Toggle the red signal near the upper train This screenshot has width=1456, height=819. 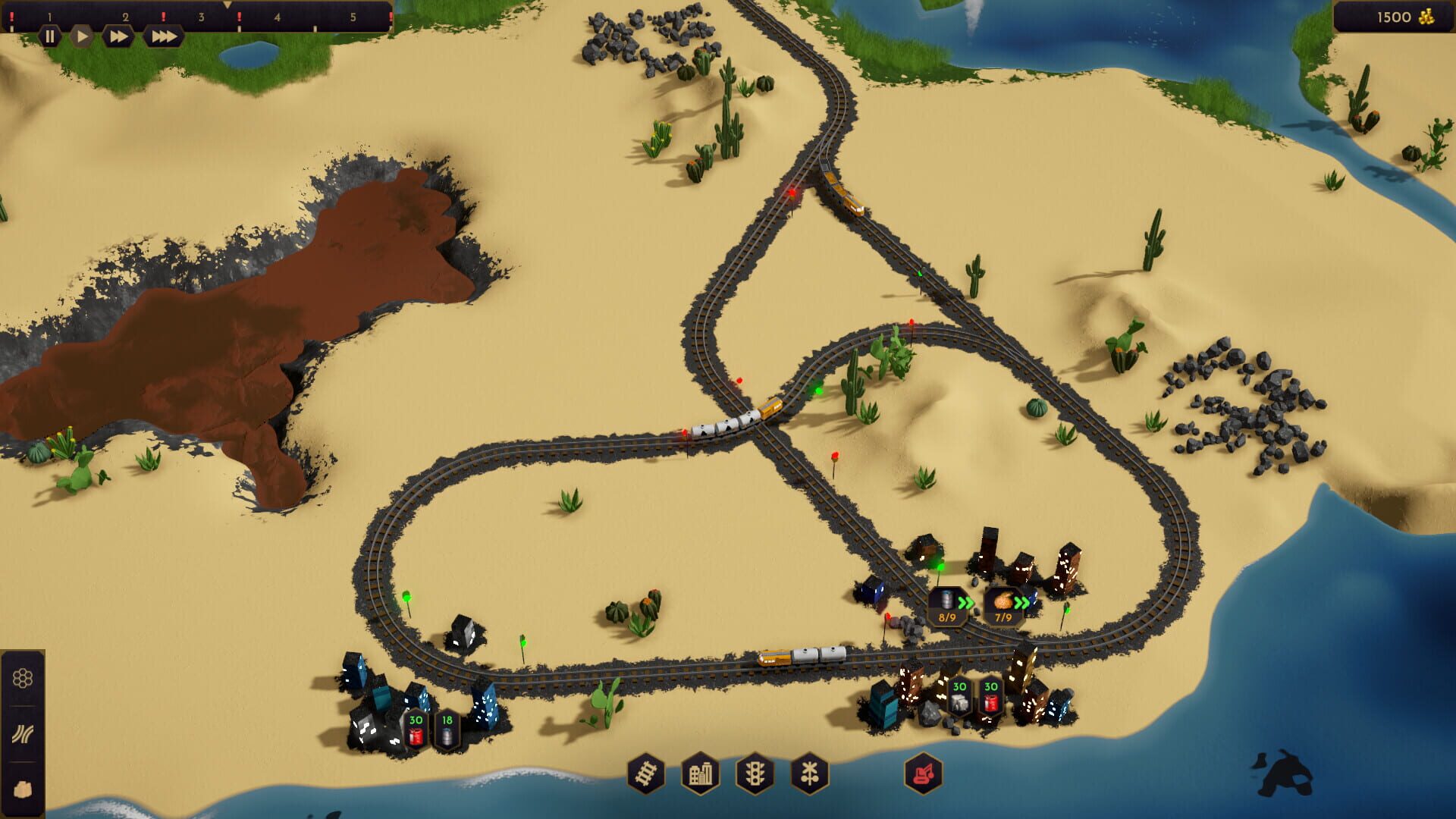[791, 193]
